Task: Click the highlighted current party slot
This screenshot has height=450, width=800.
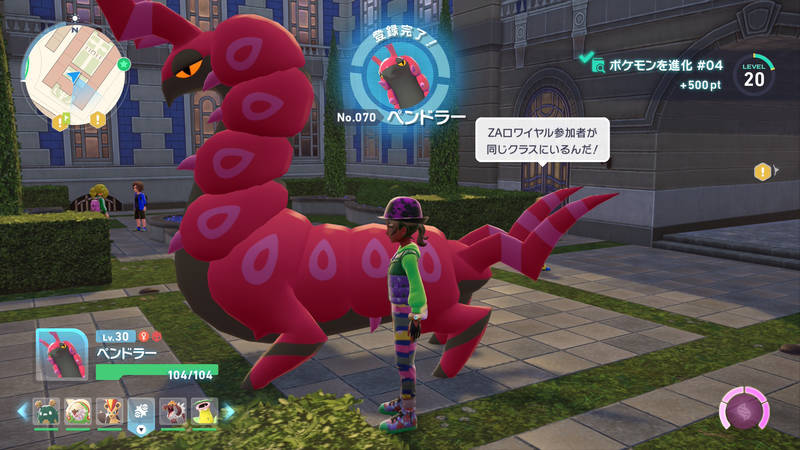Action: tap(141, 412)
